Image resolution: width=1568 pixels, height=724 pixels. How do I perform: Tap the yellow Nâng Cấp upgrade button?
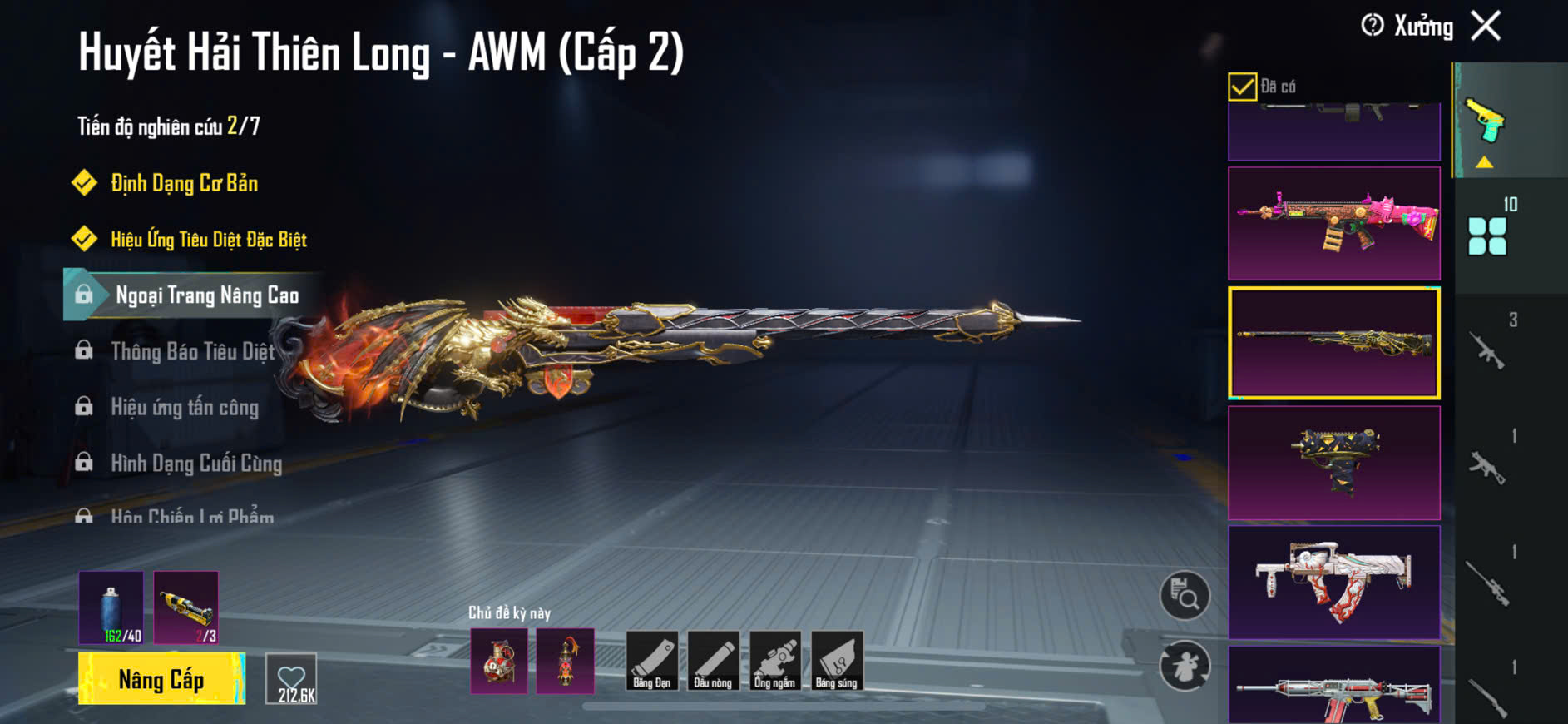[161, 679]
